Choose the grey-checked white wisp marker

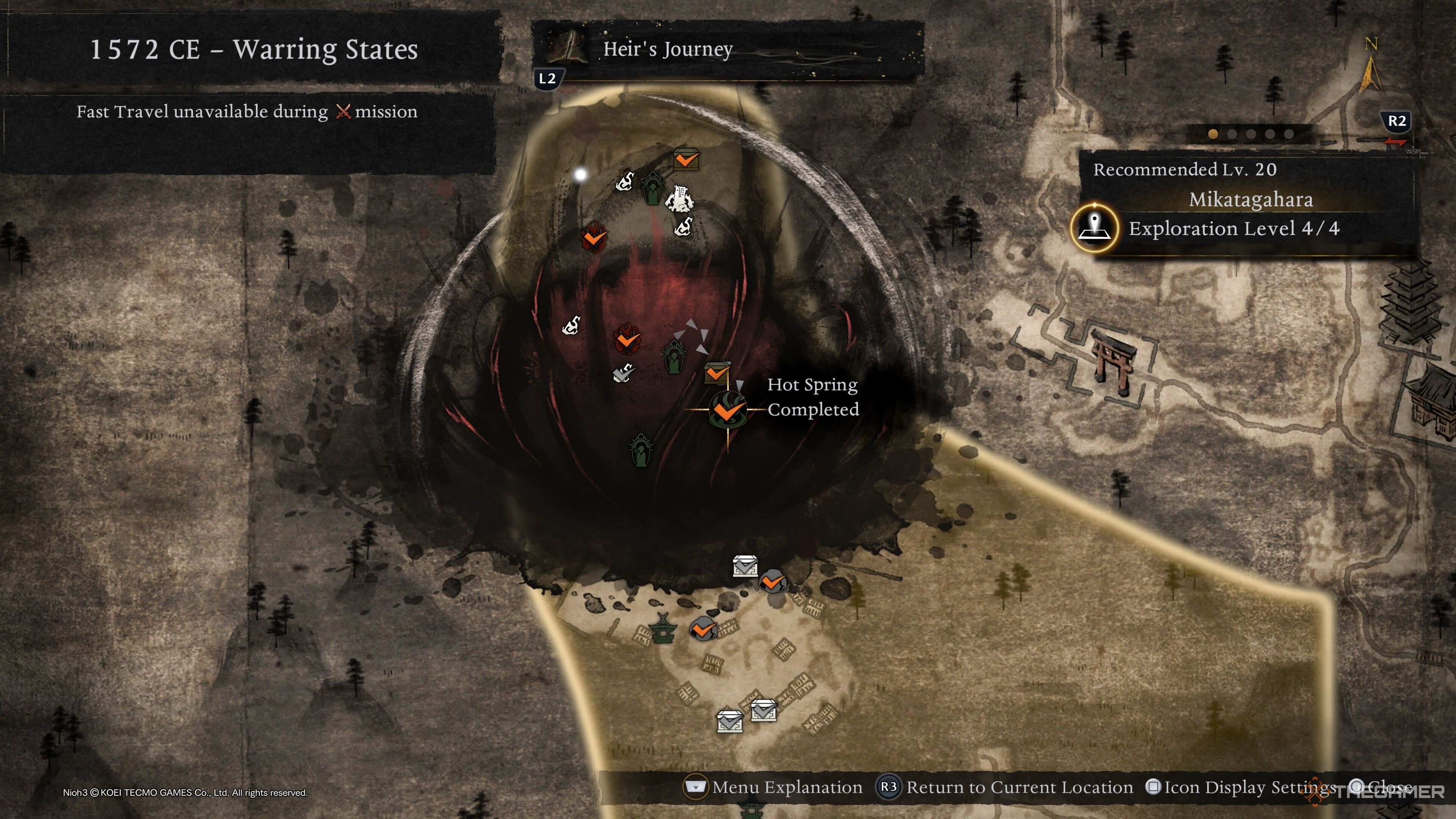tap(623, 372)
